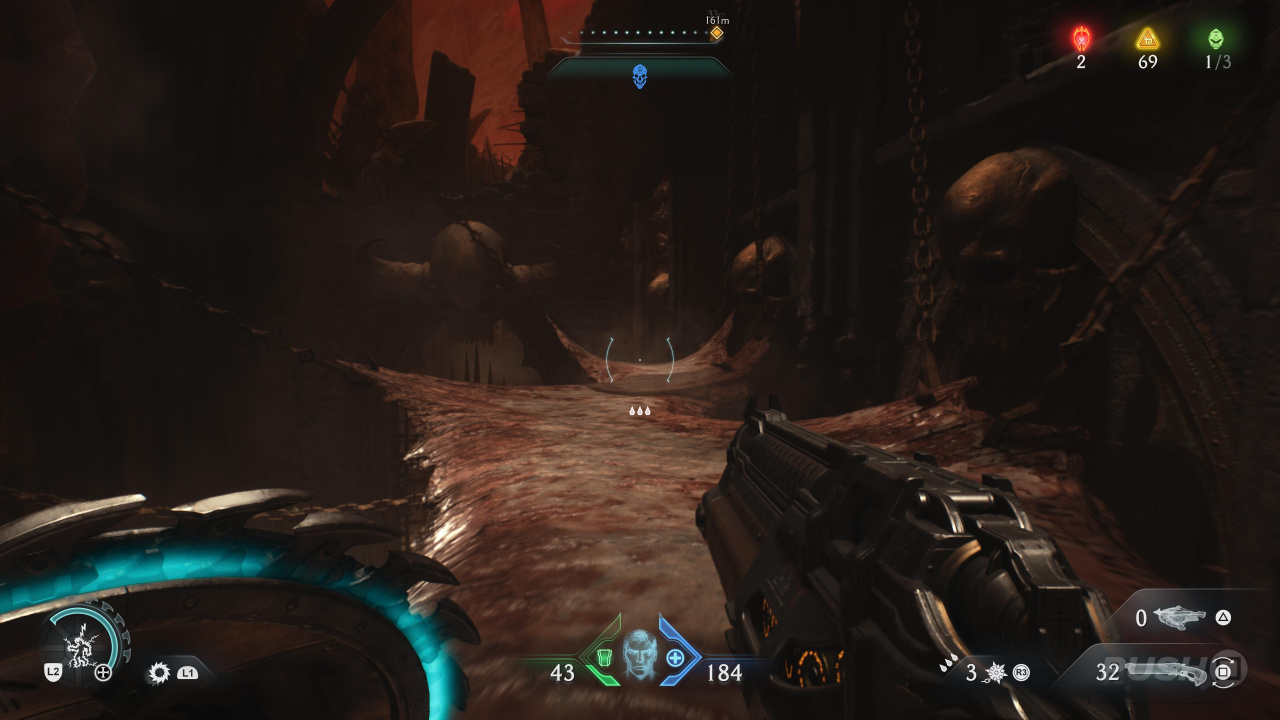
Task: Switch to the upper weapon with zero ammo
Action: [x=1181, y=618]
